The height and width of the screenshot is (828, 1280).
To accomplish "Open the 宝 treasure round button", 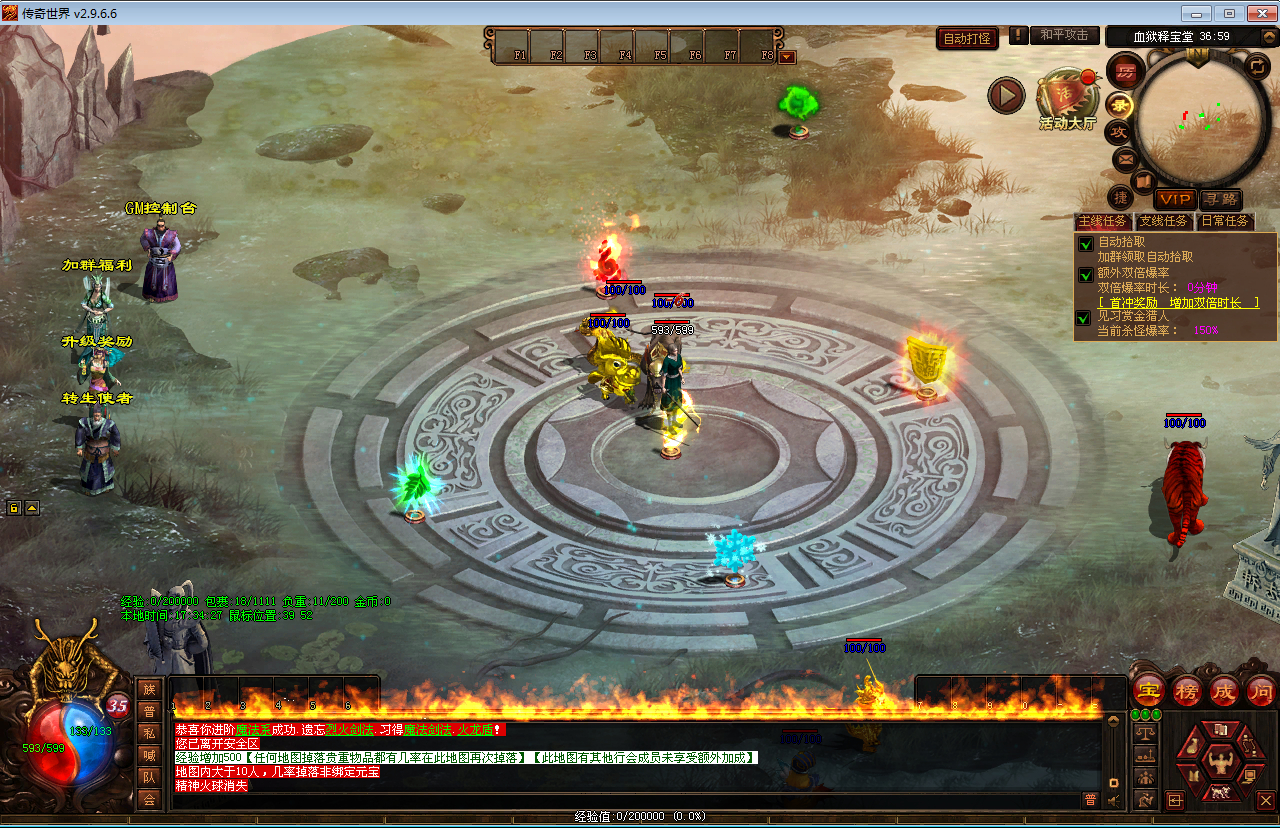I will 1149,689.
